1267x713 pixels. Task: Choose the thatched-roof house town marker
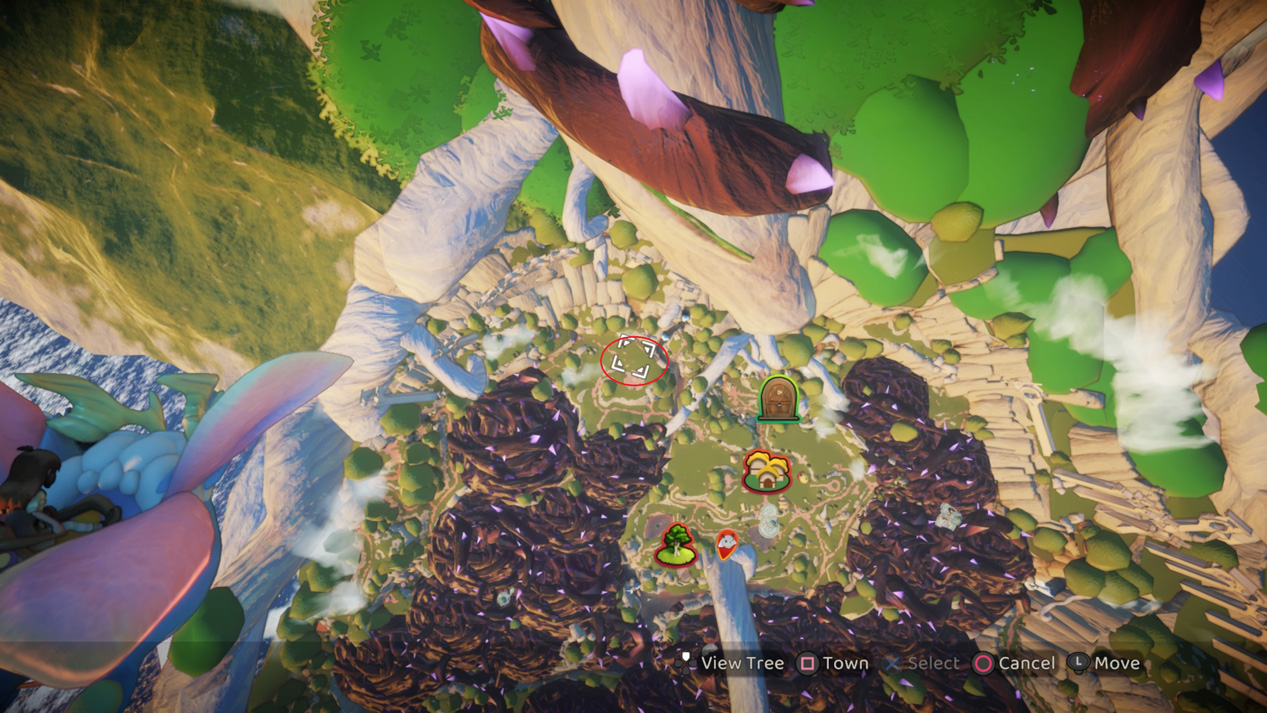click(x=767, y=471)
